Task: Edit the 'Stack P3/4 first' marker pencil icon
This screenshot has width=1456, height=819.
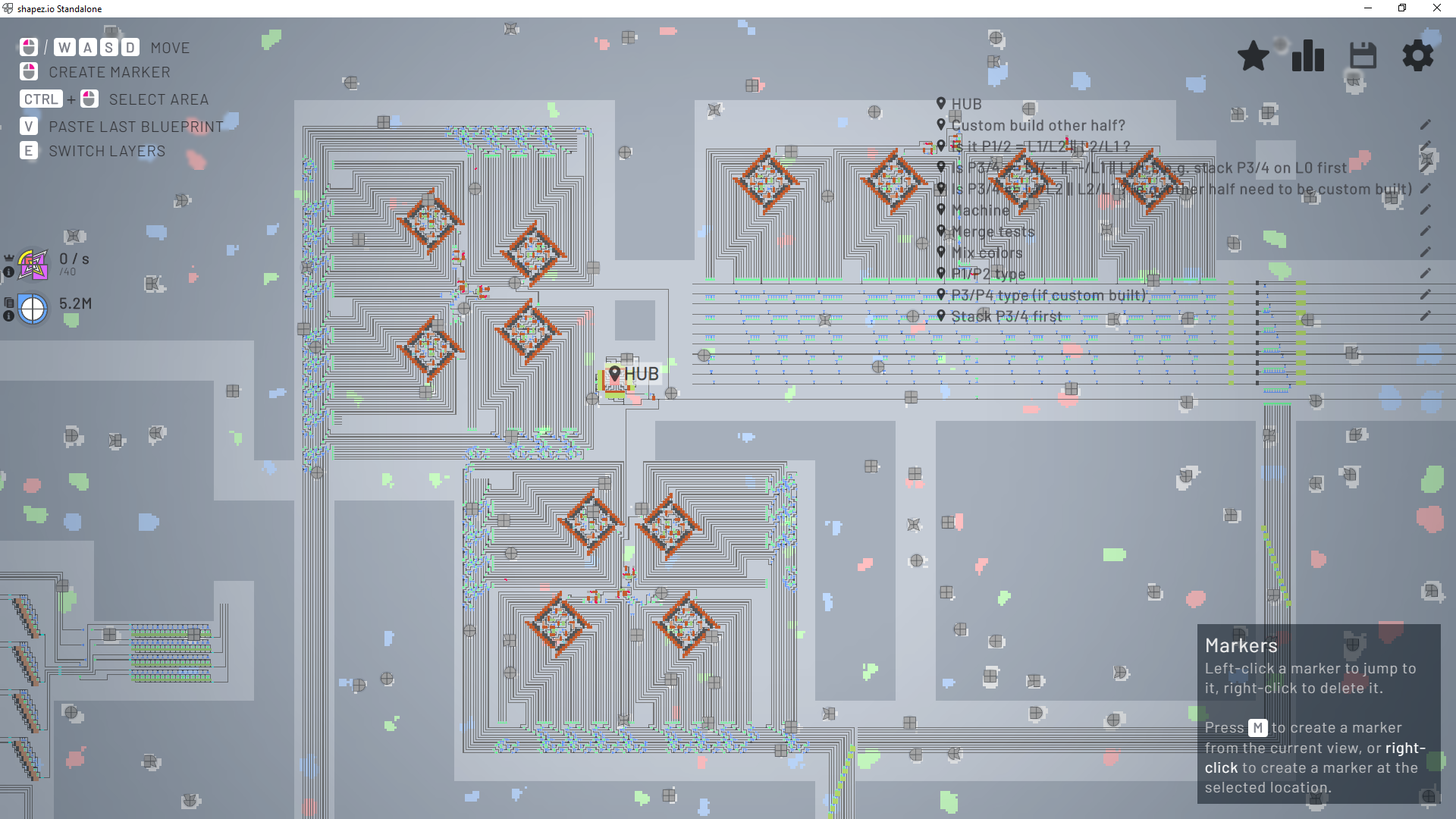Action: pos(1426,316)
